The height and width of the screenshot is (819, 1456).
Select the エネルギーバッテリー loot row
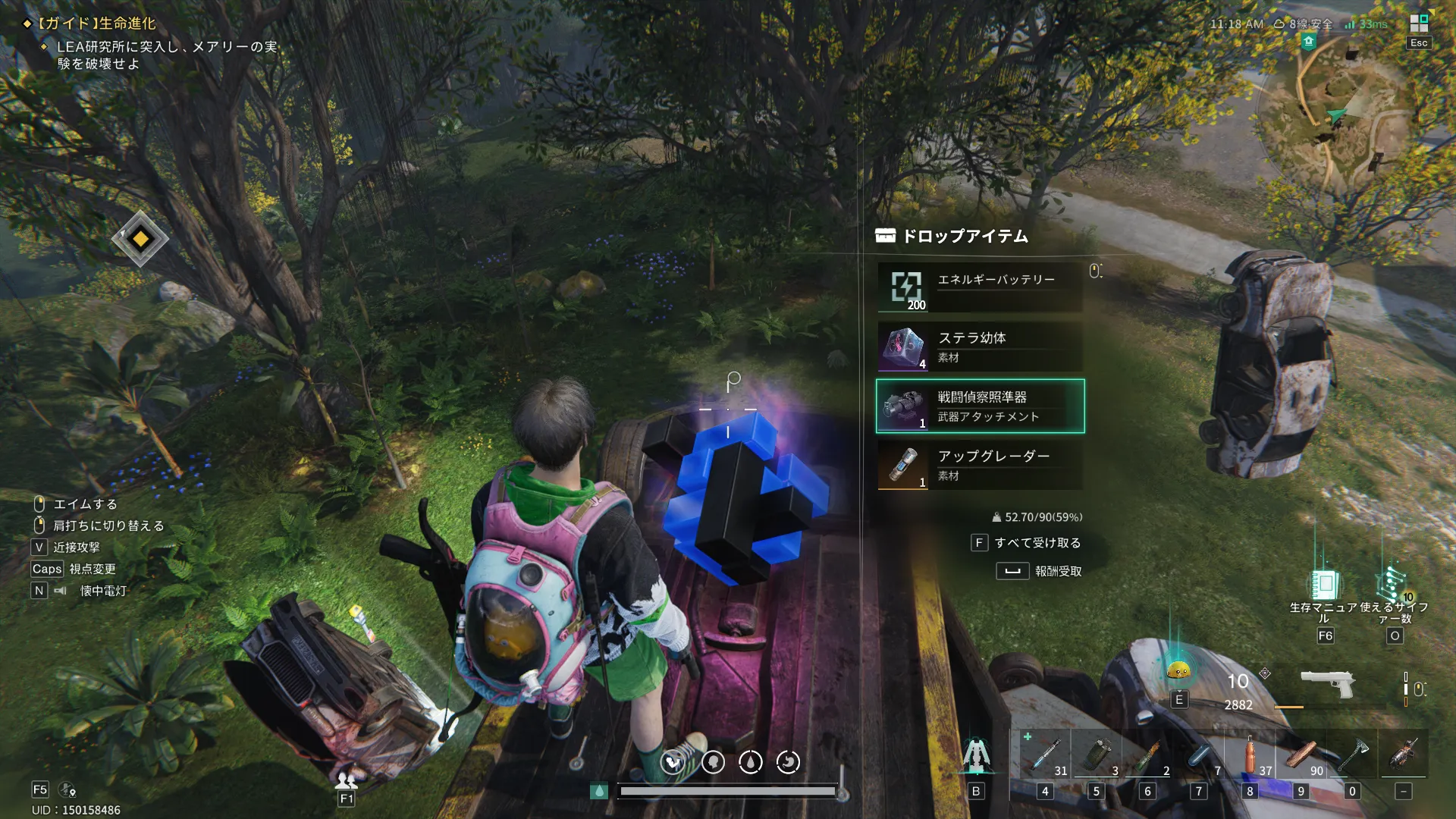(x=980, y=287)
